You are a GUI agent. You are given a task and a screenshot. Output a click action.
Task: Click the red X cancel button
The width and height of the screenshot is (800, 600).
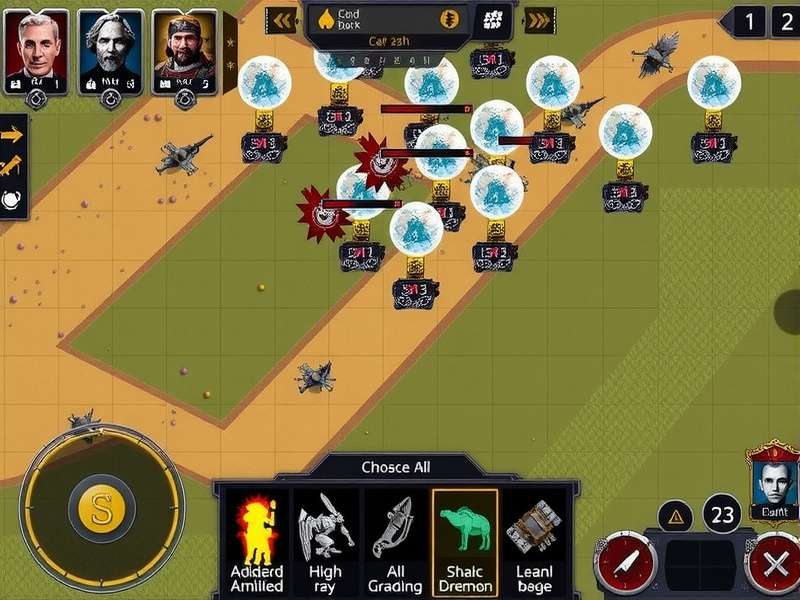tap(774, 563)
